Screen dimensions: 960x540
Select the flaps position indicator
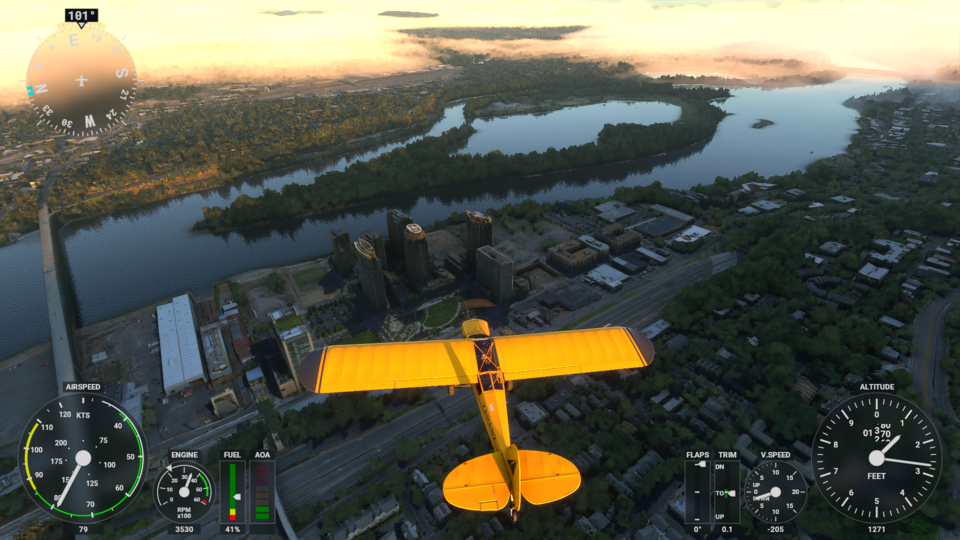point(698,491)
